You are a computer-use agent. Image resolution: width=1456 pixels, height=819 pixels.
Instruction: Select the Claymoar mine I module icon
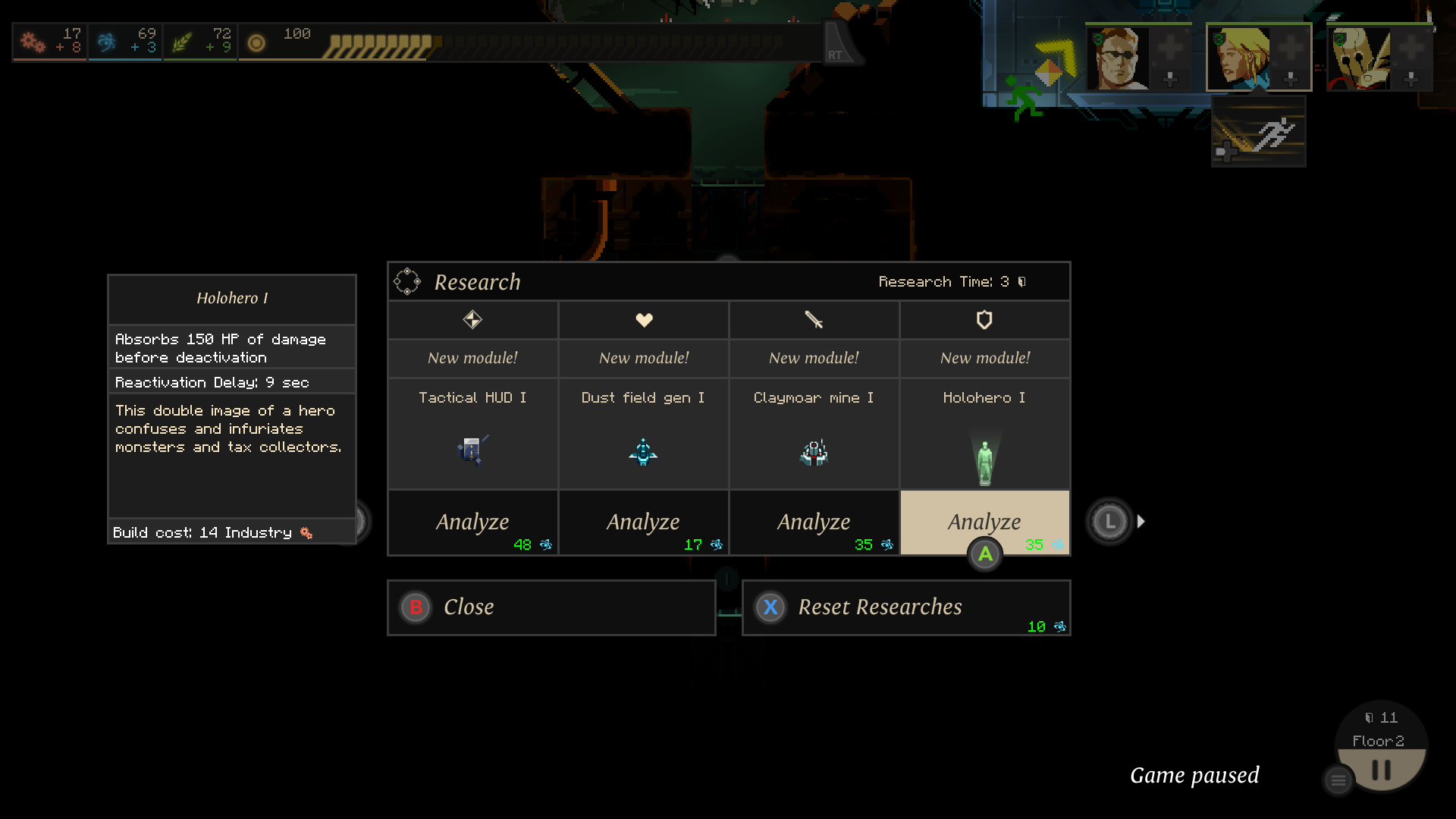click(x=814, y=452)
